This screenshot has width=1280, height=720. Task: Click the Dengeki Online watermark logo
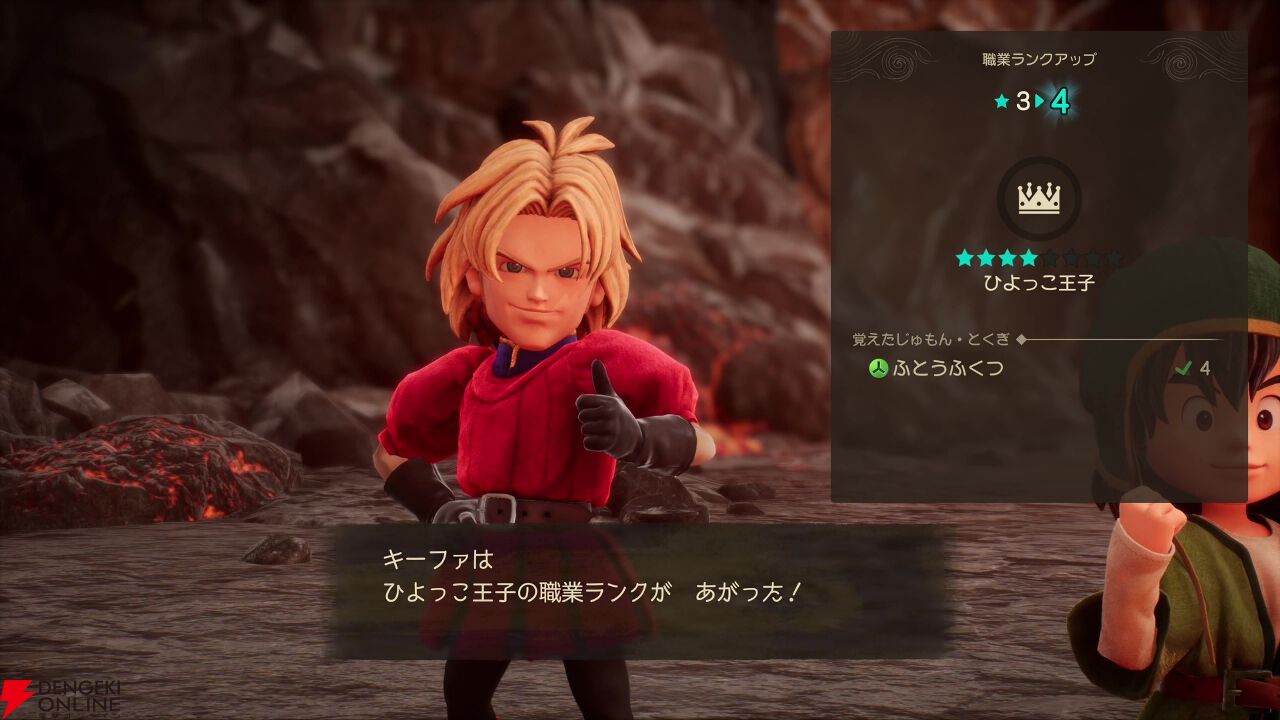62,697
